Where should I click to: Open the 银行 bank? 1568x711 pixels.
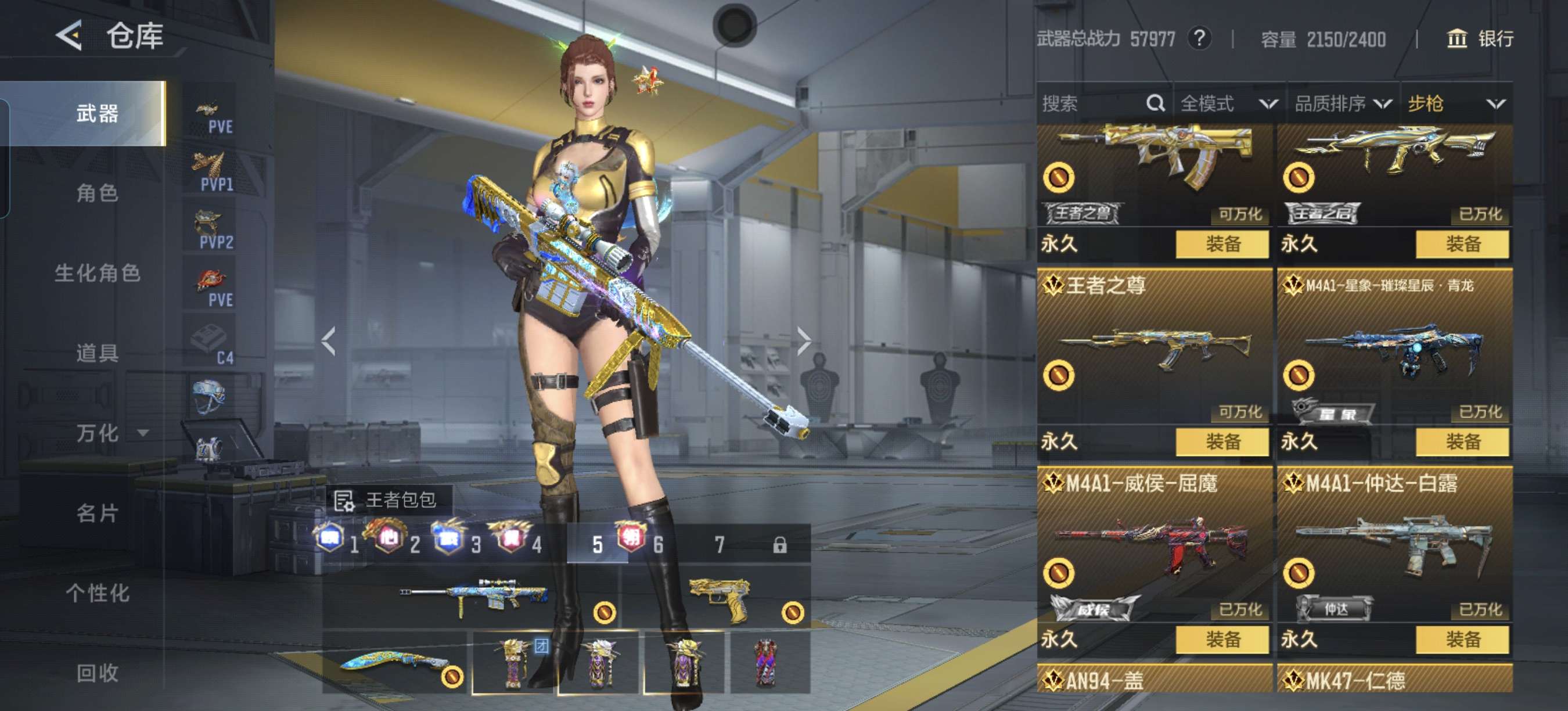[1479, 39]
